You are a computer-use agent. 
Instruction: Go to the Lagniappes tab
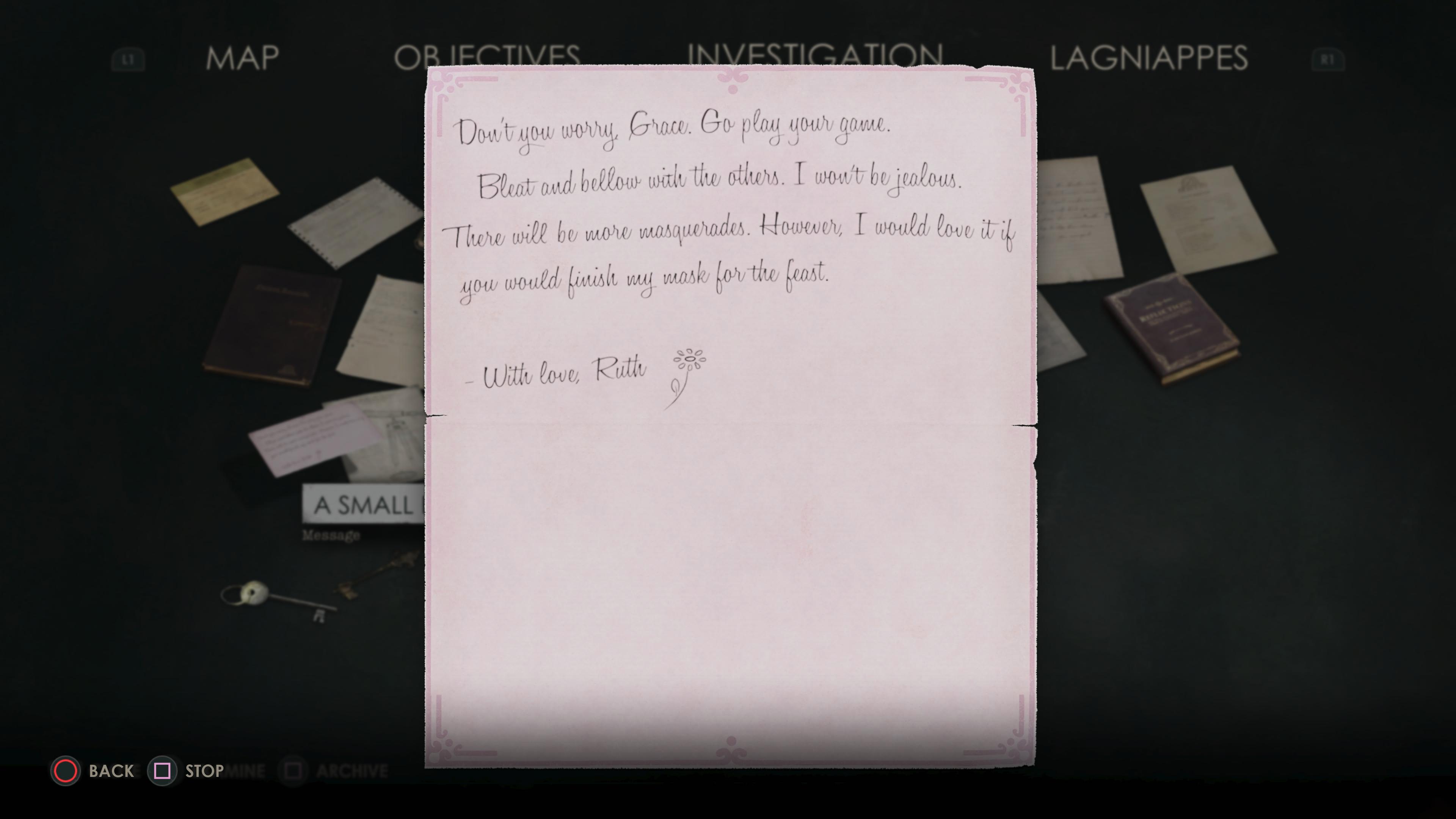(x=1148, y=58)
